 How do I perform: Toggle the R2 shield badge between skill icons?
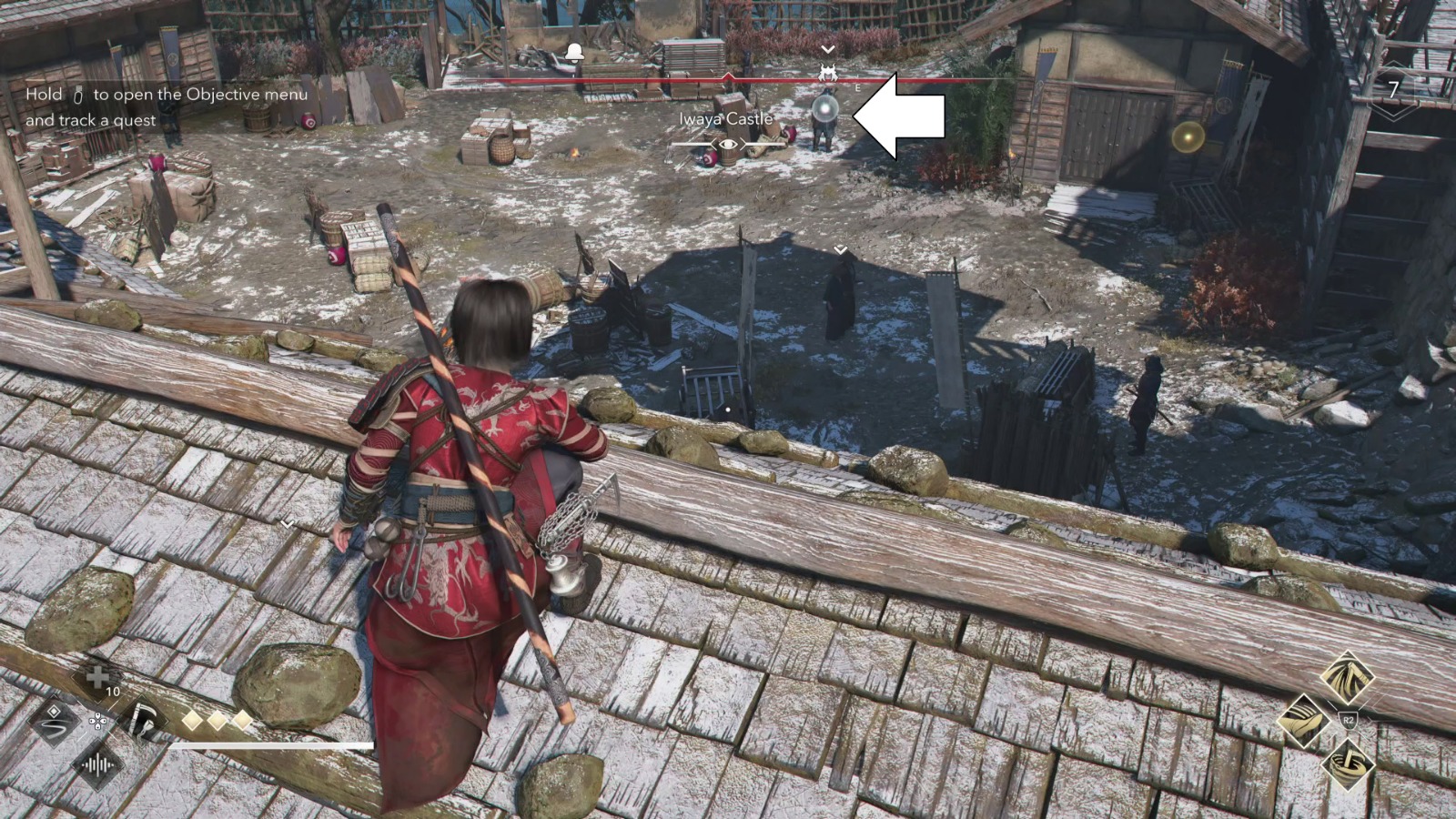point(1350,719)
